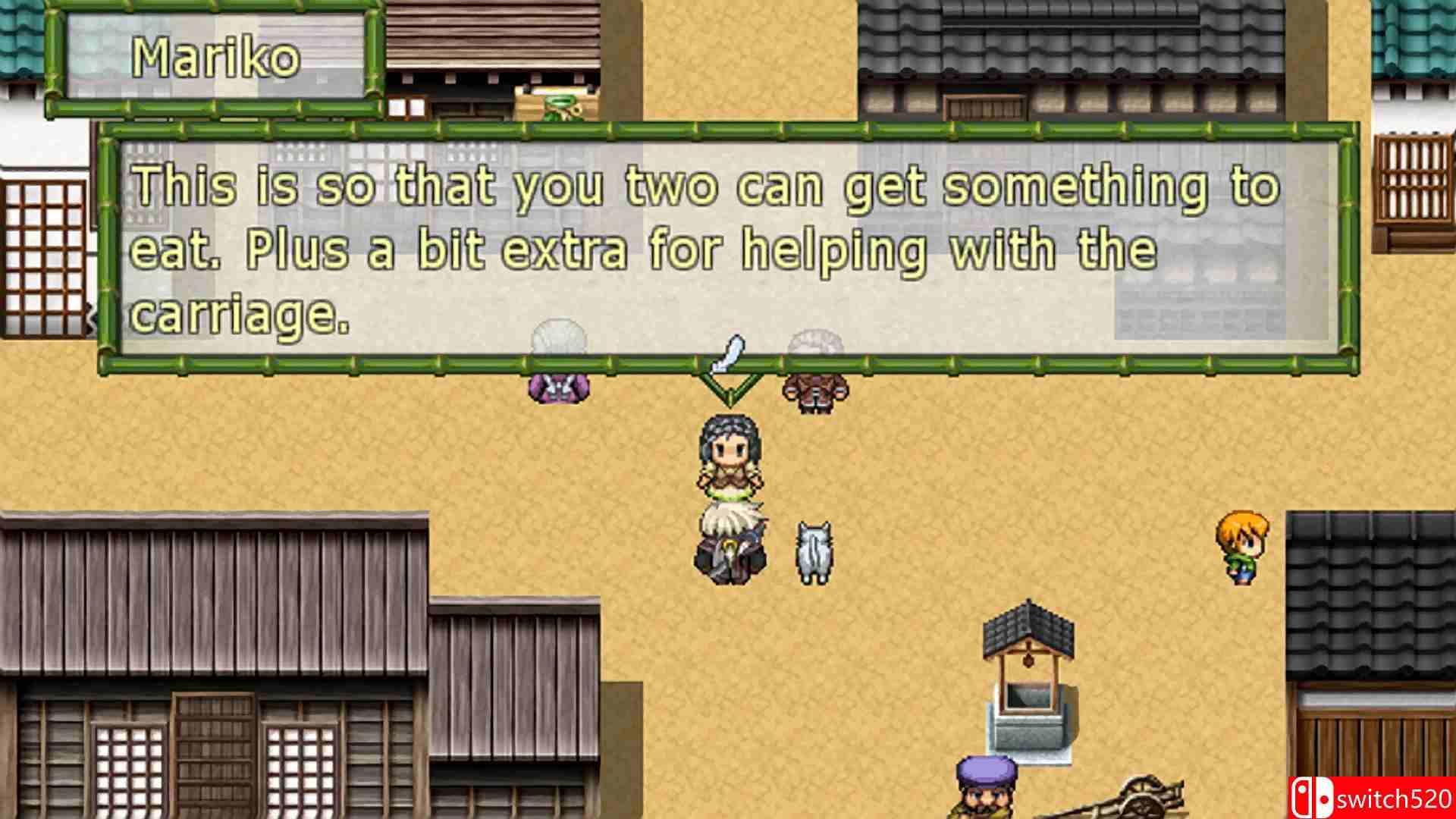
Task: Click the white wolf companion sprite
Action: coord(813,554)
